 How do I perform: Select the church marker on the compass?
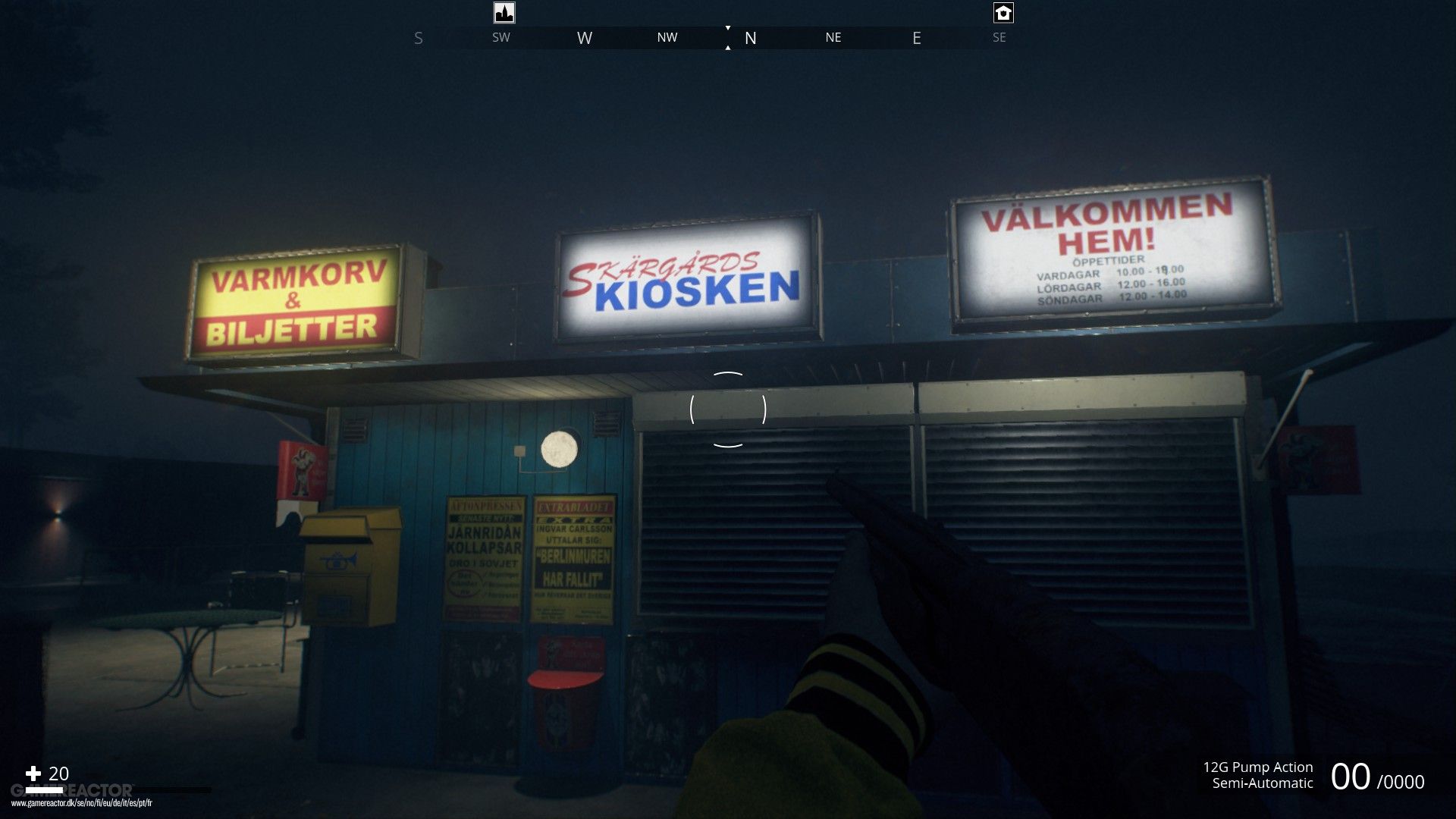click(504, 12)
